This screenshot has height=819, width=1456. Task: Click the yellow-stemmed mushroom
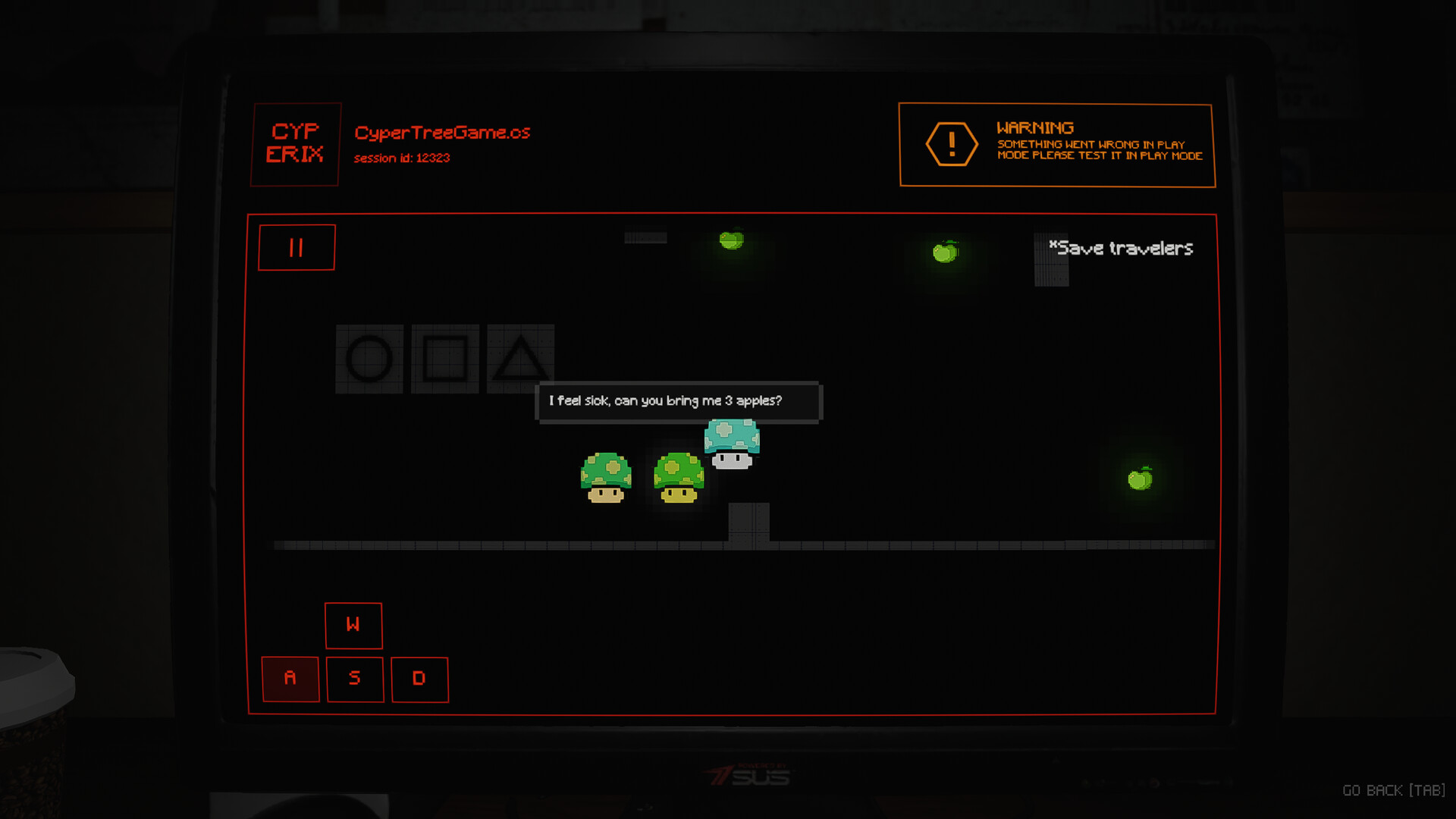[x=677, y=476]
